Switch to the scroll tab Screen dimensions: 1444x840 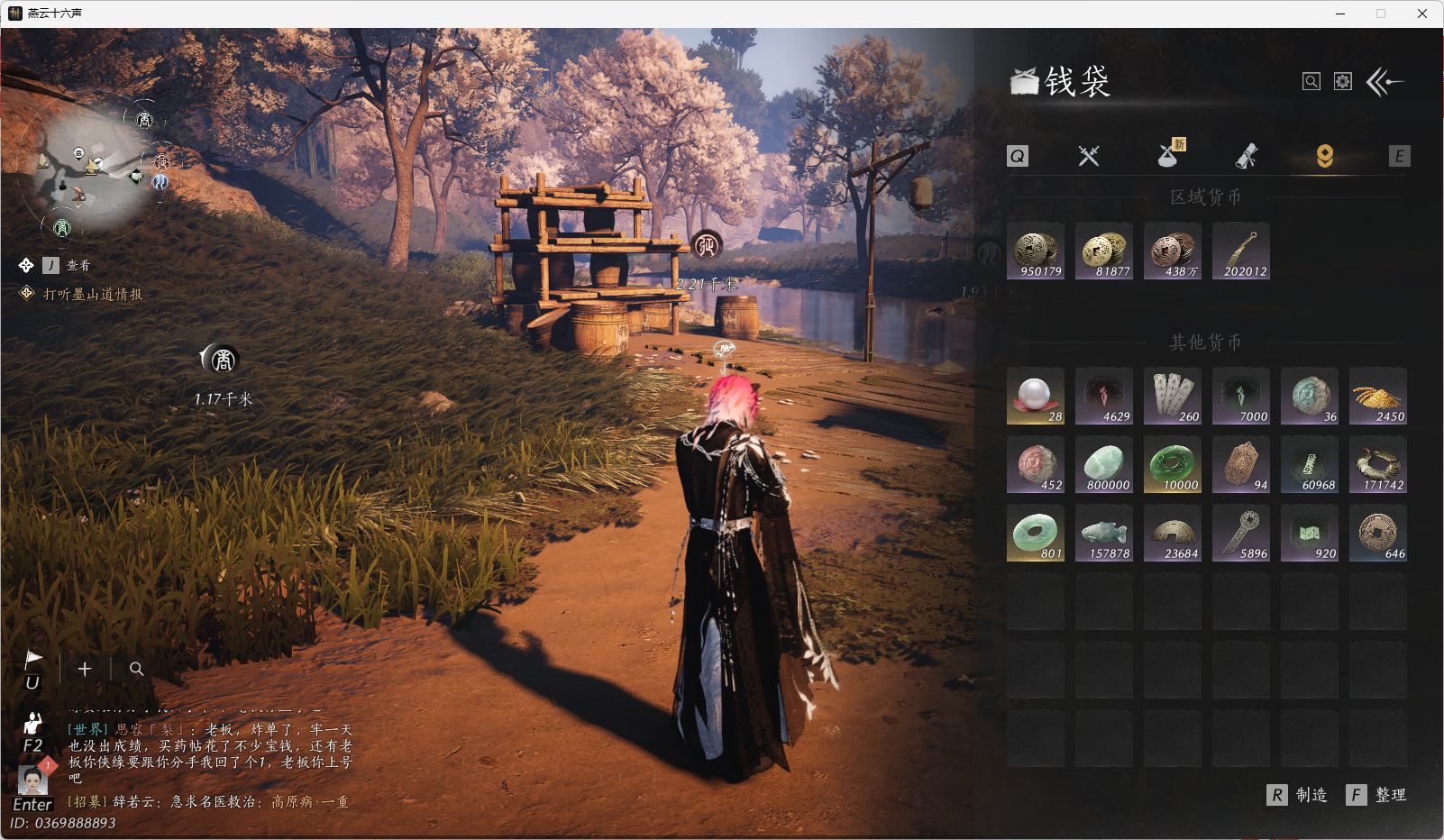coord(1246,156)
